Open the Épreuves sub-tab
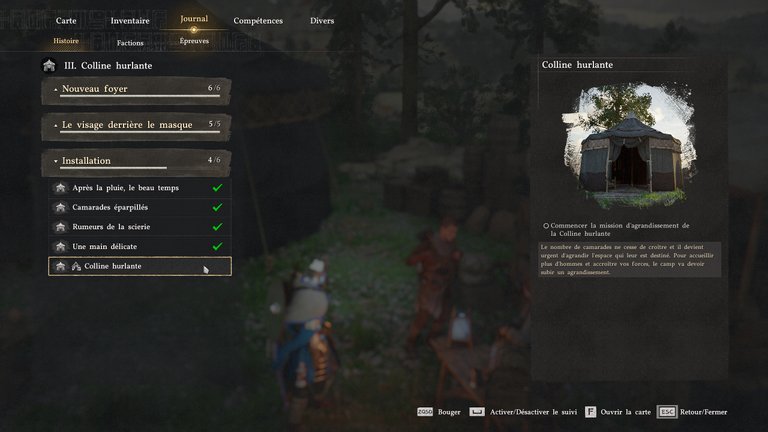This screenshot has height=432, width=768. 194,41
